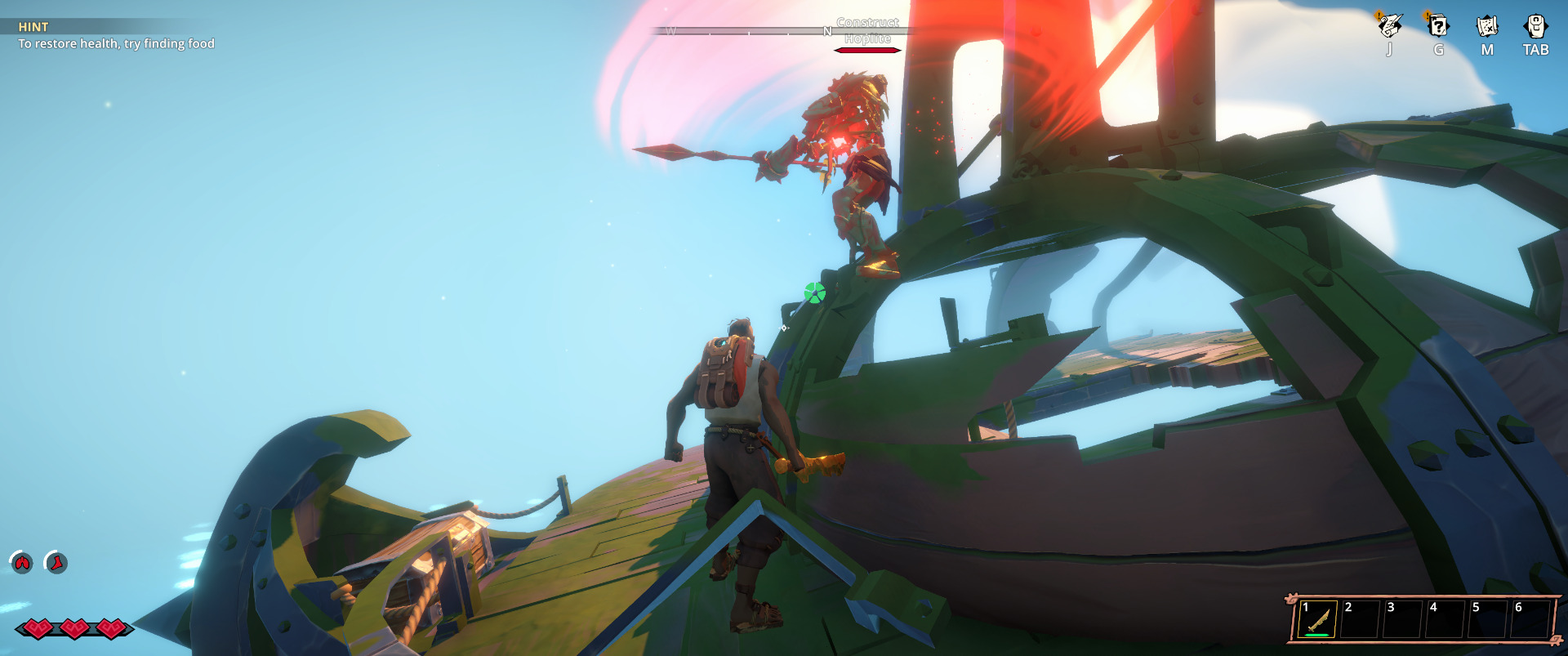This screenshot has width=1568, height=656.
Task: Open the backpack inventory icon
Action: [1535, 26]
